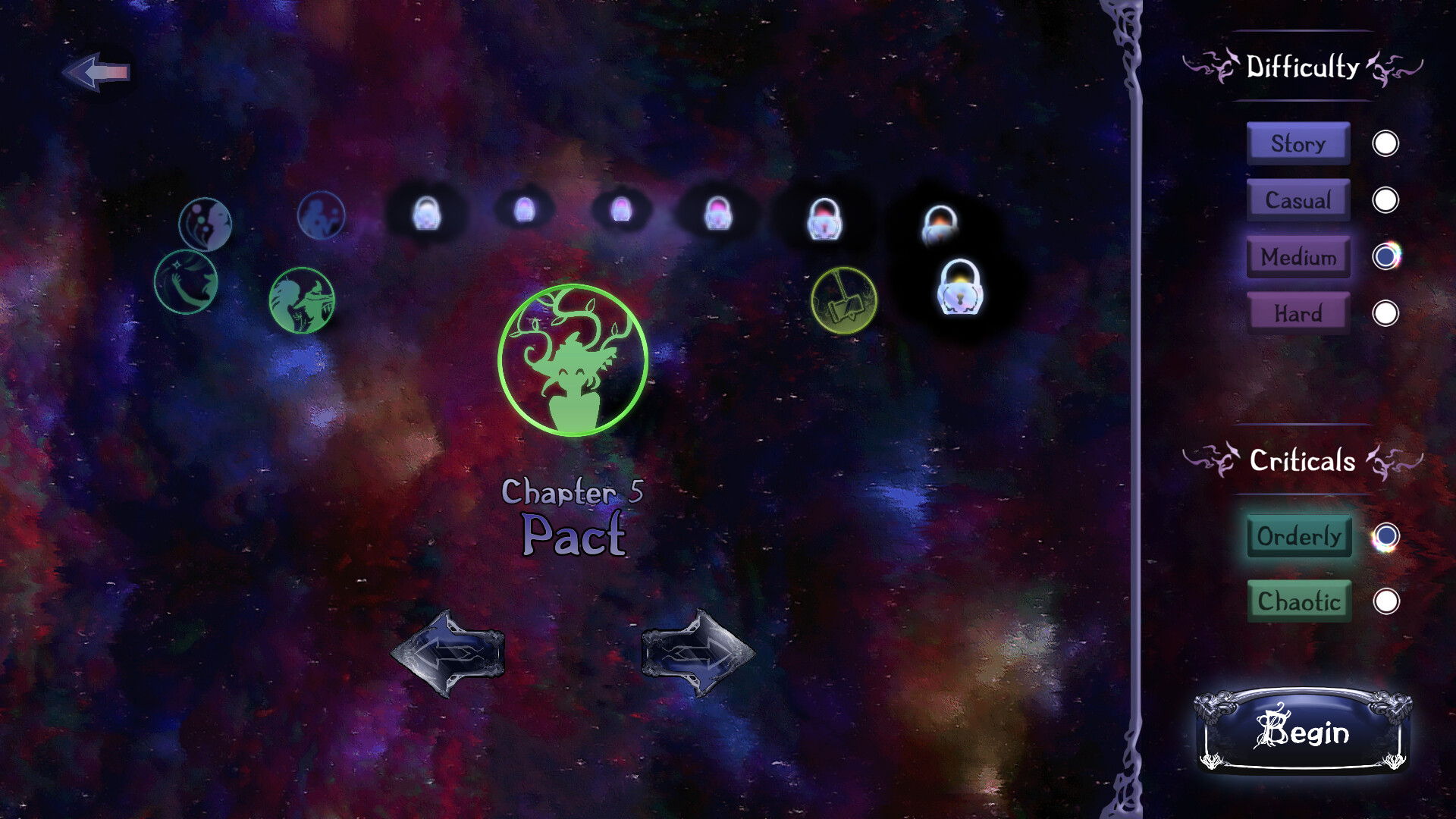Image resolution: width=1456 pixels, height=819 pixels.
Task: Choose the Medium difficulty option
Action: (1298, 257)
